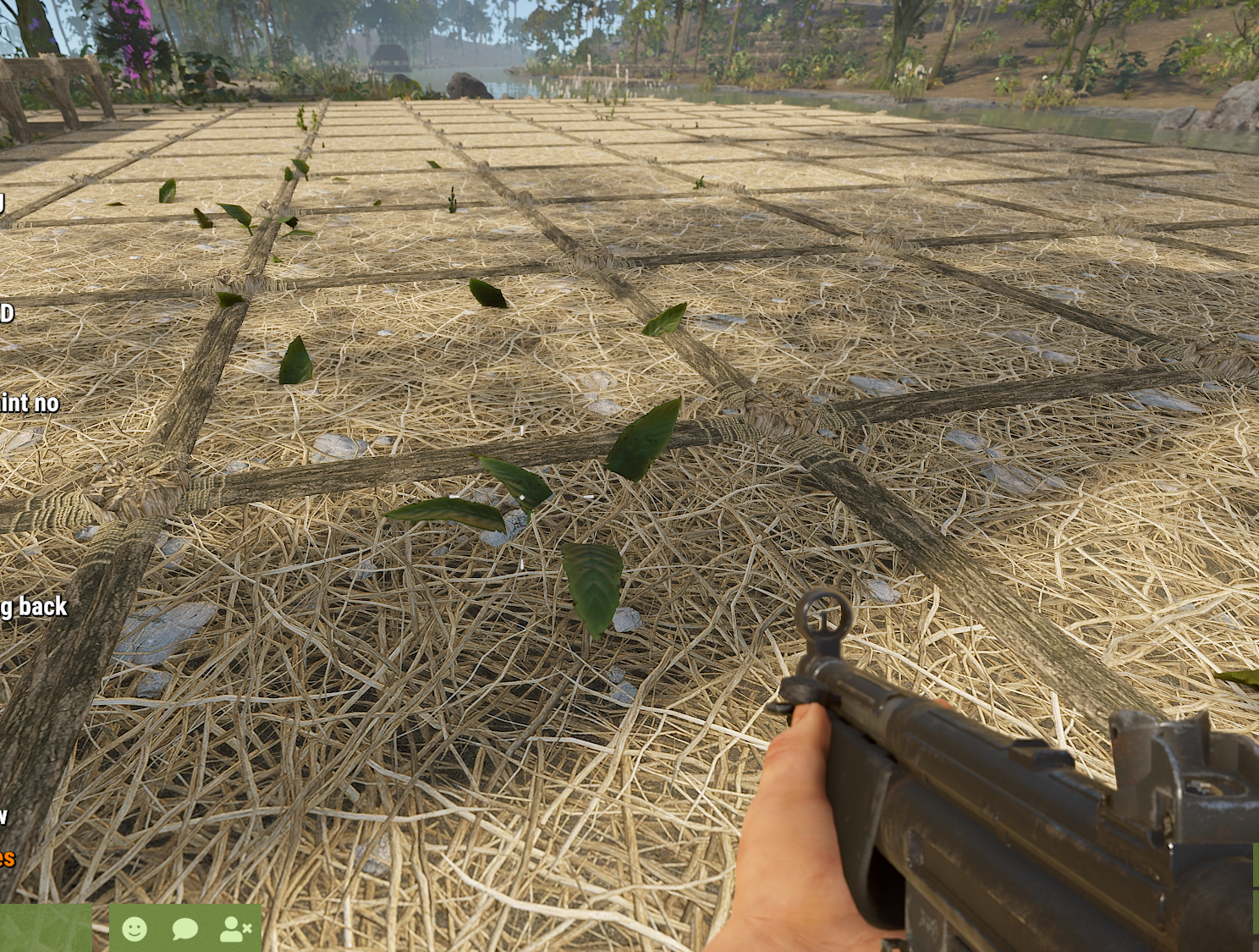Select the green avatar thumbnail at bottom left
This screenshot has height=952, width=1259.
coord(47,931)
